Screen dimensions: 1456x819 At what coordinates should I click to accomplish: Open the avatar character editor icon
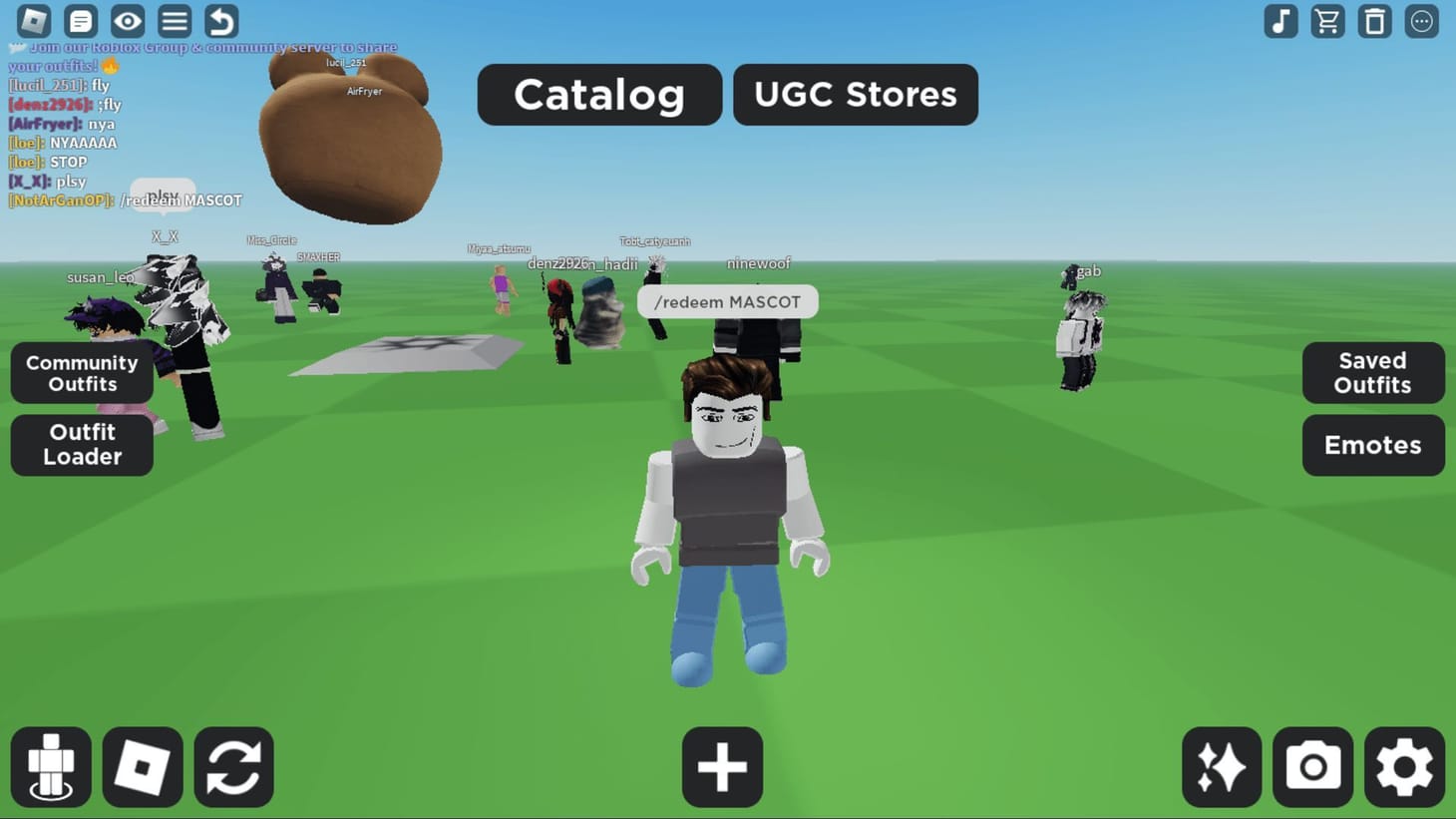click(52, 766)
